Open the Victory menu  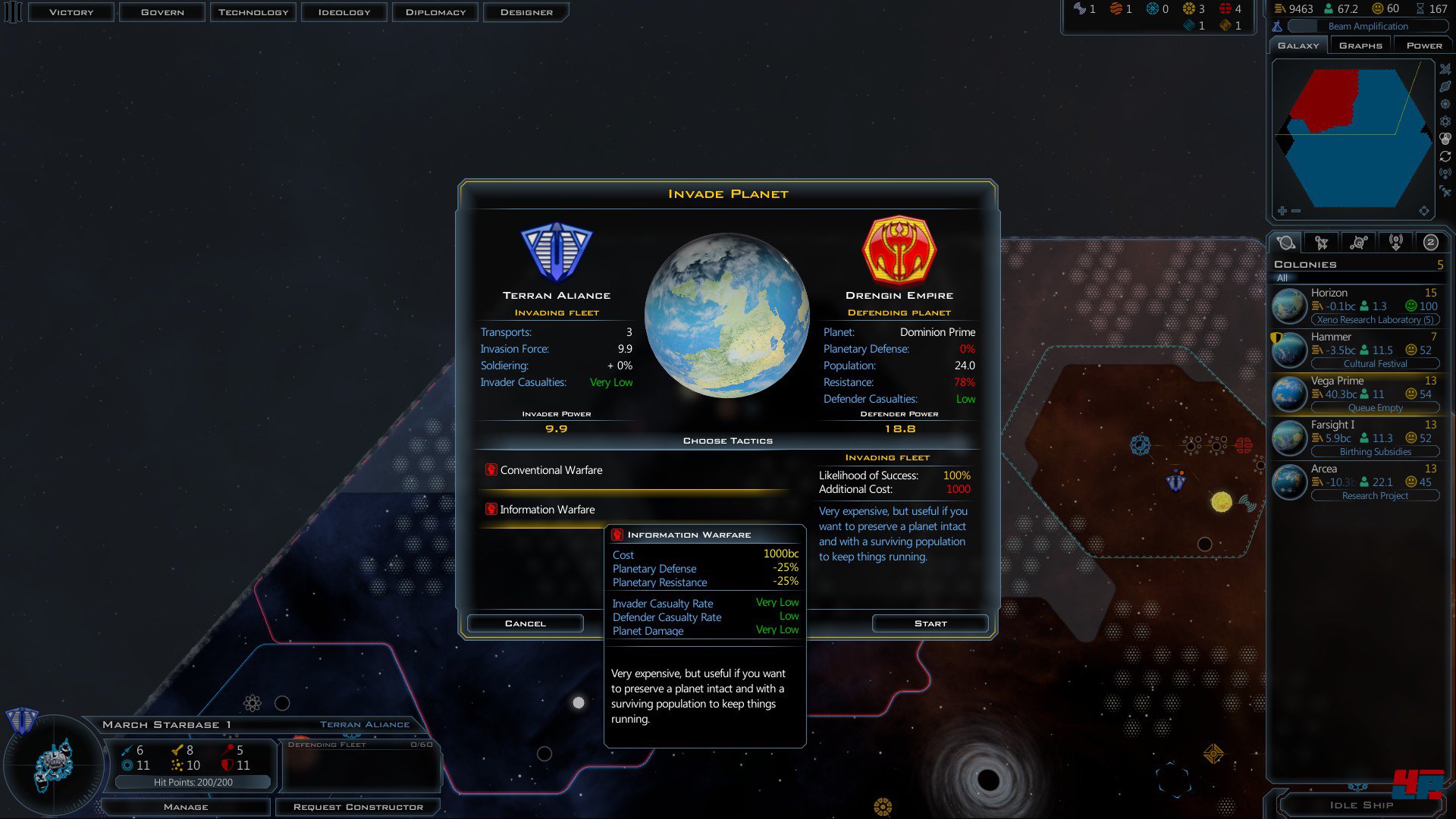tap(71, 12)
